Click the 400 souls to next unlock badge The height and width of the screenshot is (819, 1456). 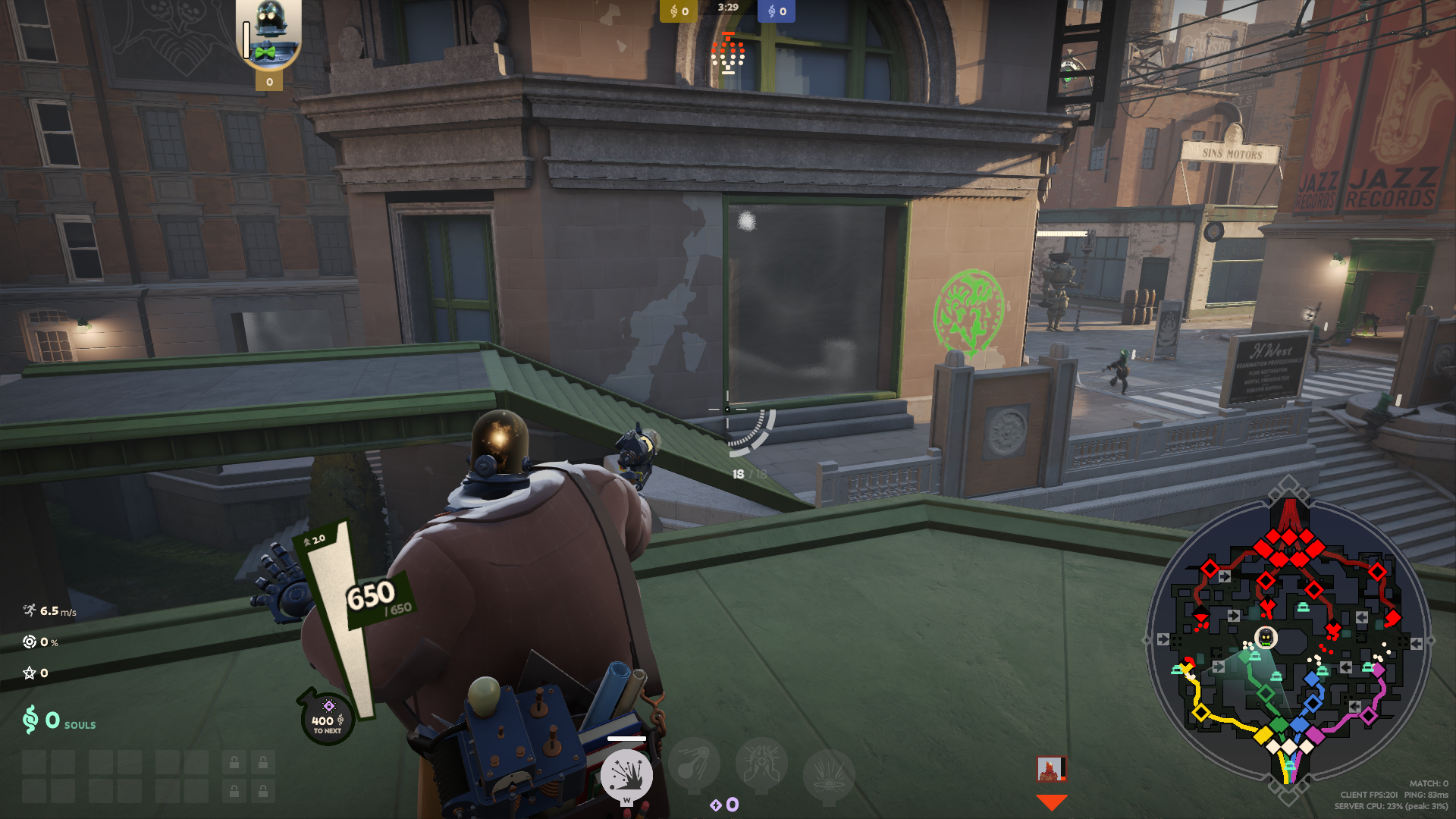(328, 719)
